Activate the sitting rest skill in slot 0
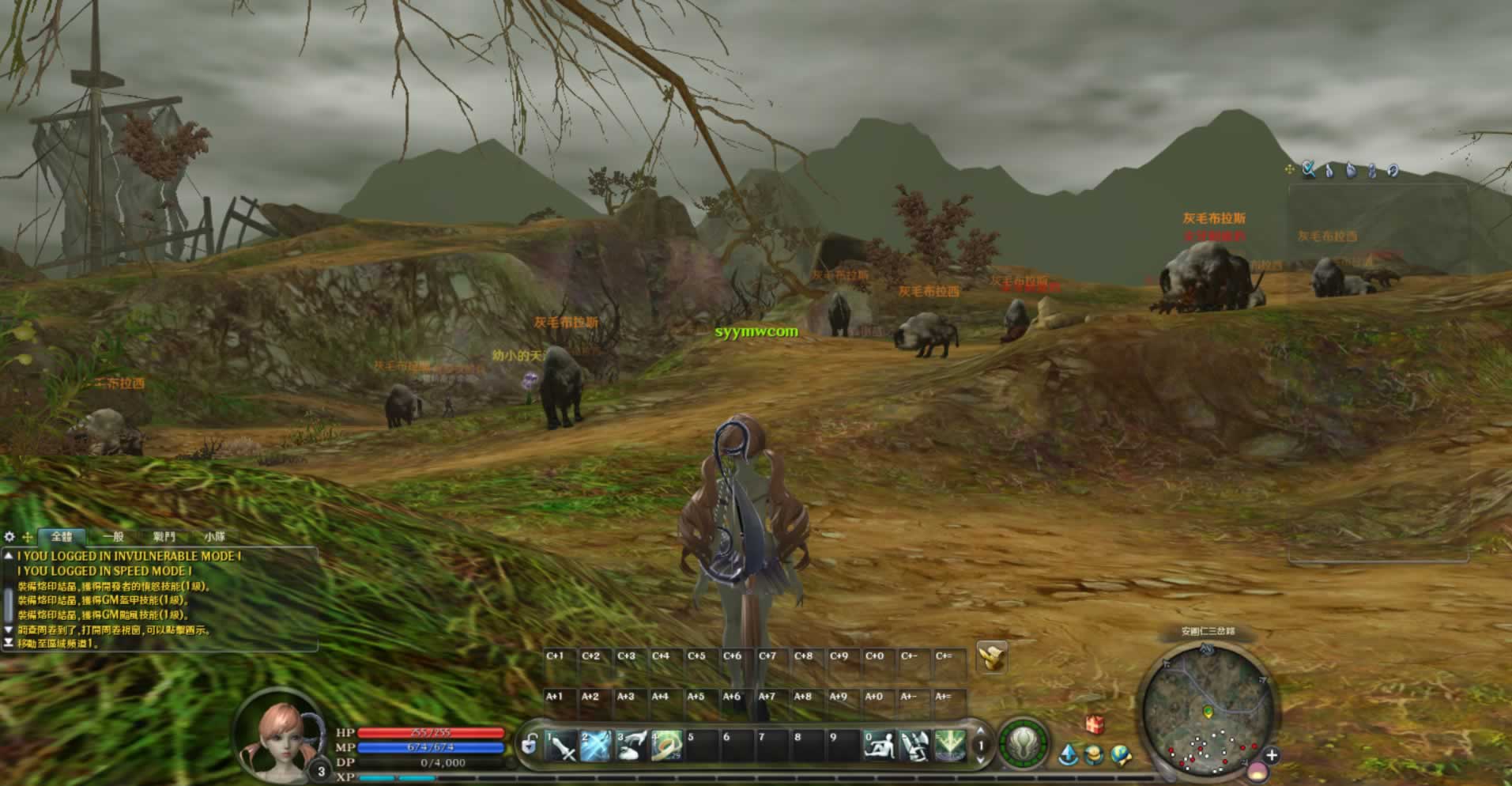This screenshot has width=1512, height=786. [878, 746]
